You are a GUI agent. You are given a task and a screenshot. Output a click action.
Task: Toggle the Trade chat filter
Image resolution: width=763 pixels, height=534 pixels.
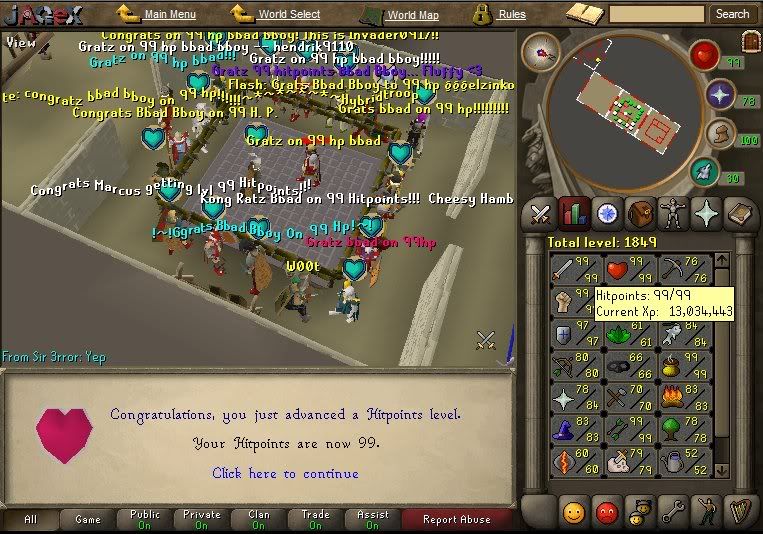pyautogui.click(x=315, y=519)
